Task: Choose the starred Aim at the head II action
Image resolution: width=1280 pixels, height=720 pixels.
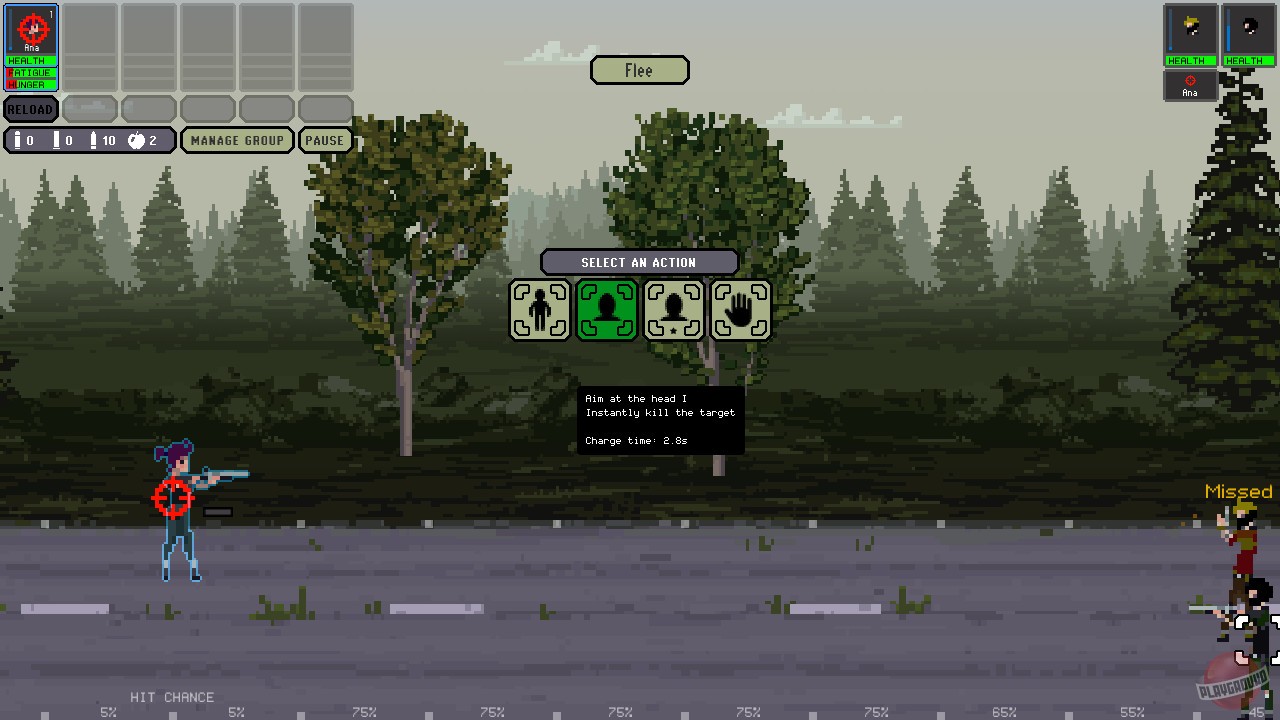Action: 674,309
